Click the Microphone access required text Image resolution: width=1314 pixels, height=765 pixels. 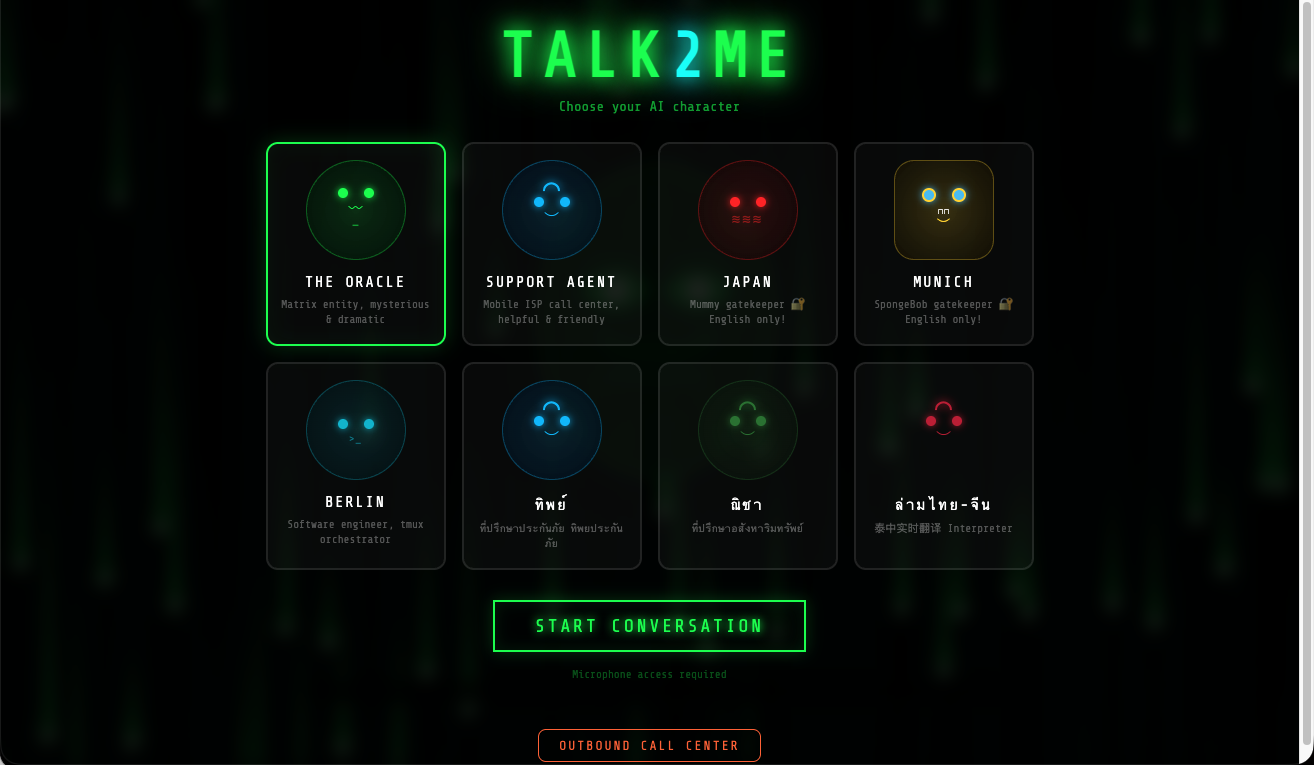pos(649,674)
